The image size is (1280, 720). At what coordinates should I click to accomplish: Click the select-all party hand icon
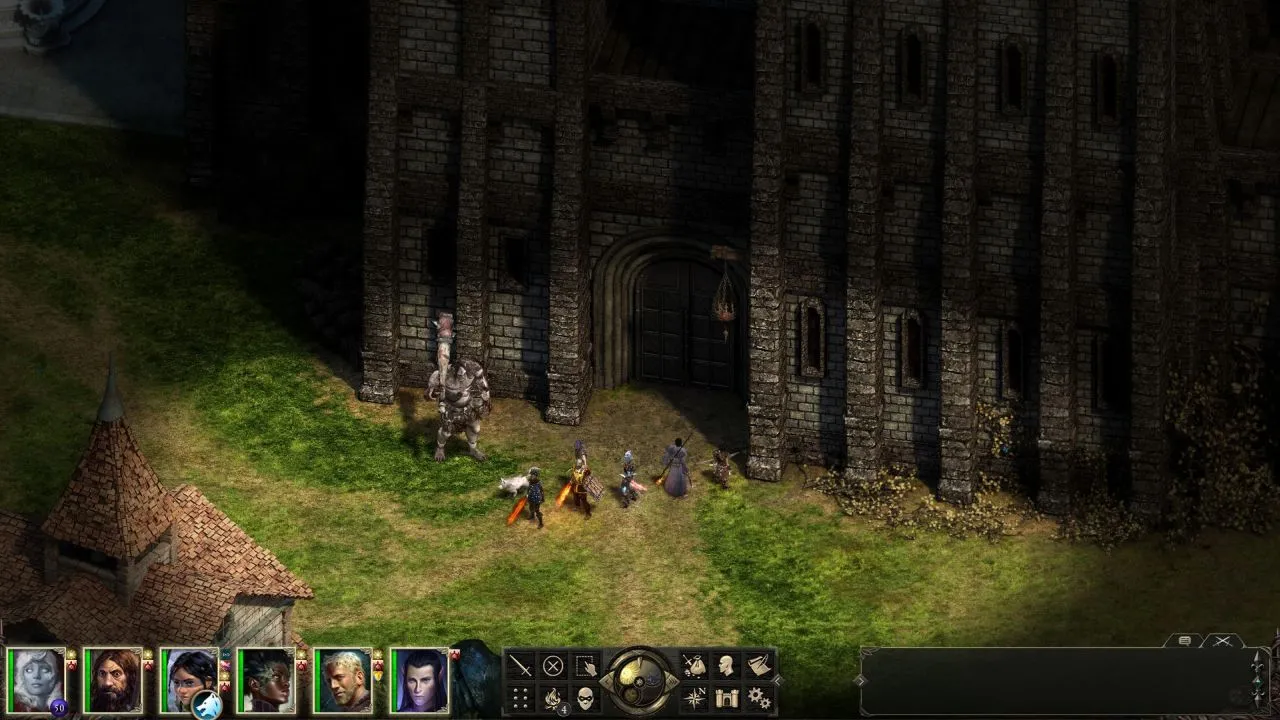click(586, 665)
